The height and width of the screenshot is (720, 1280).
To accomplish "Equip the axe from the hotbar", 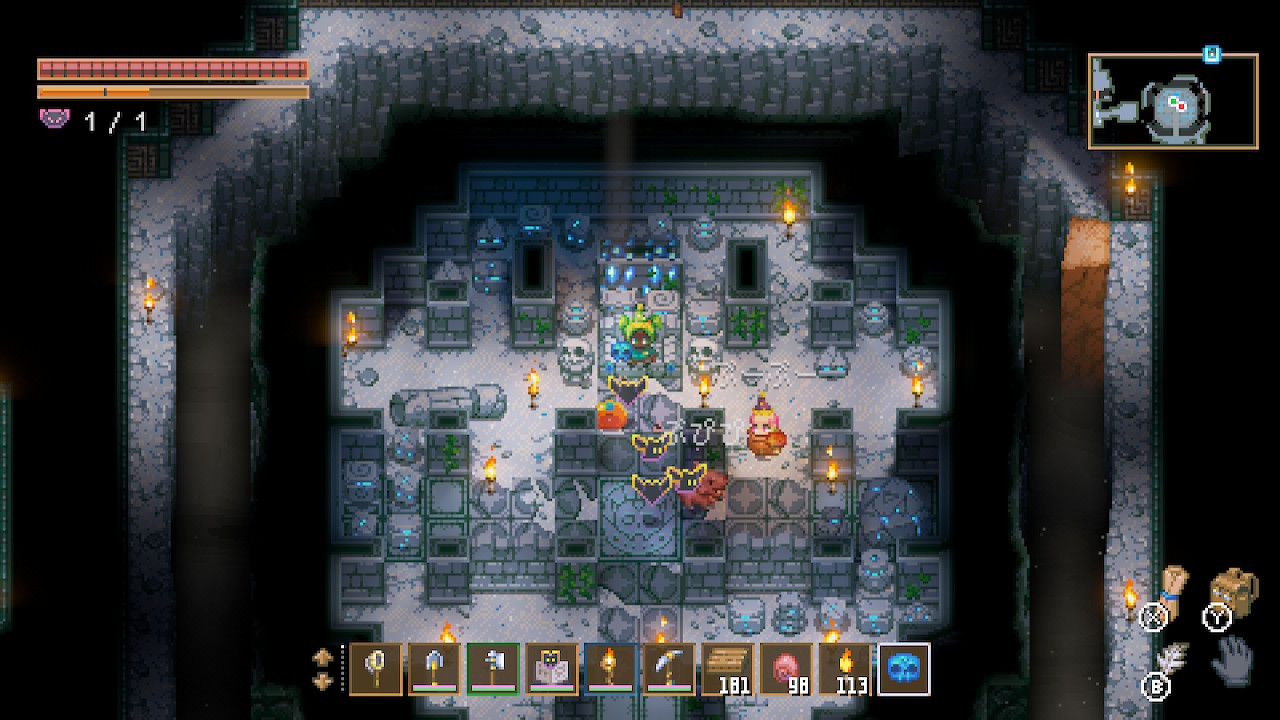I will click(x=494, y=668).
